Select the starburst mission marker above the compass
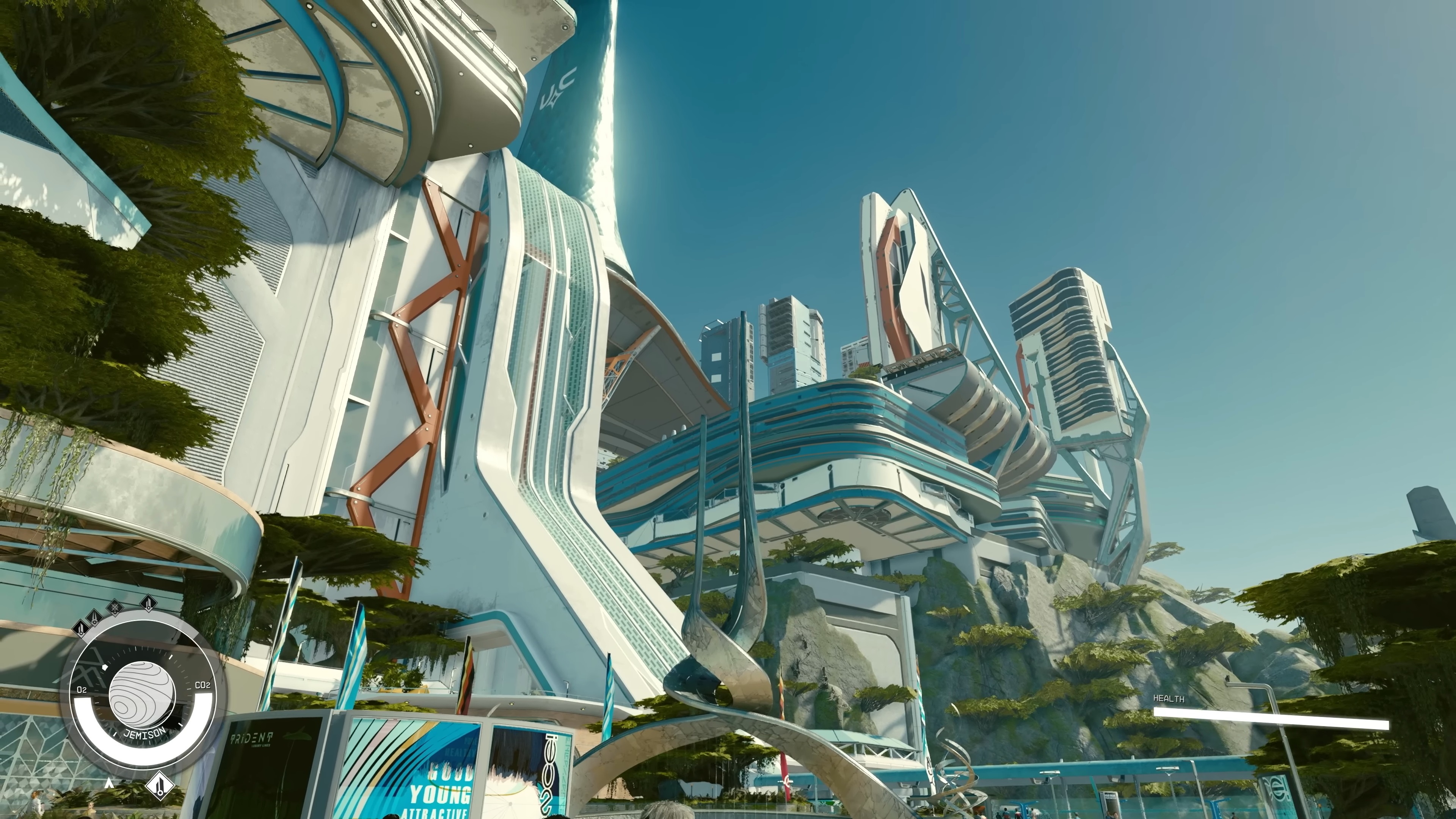1456x819 pixels. pyautogui.click(x=115, y=607)
